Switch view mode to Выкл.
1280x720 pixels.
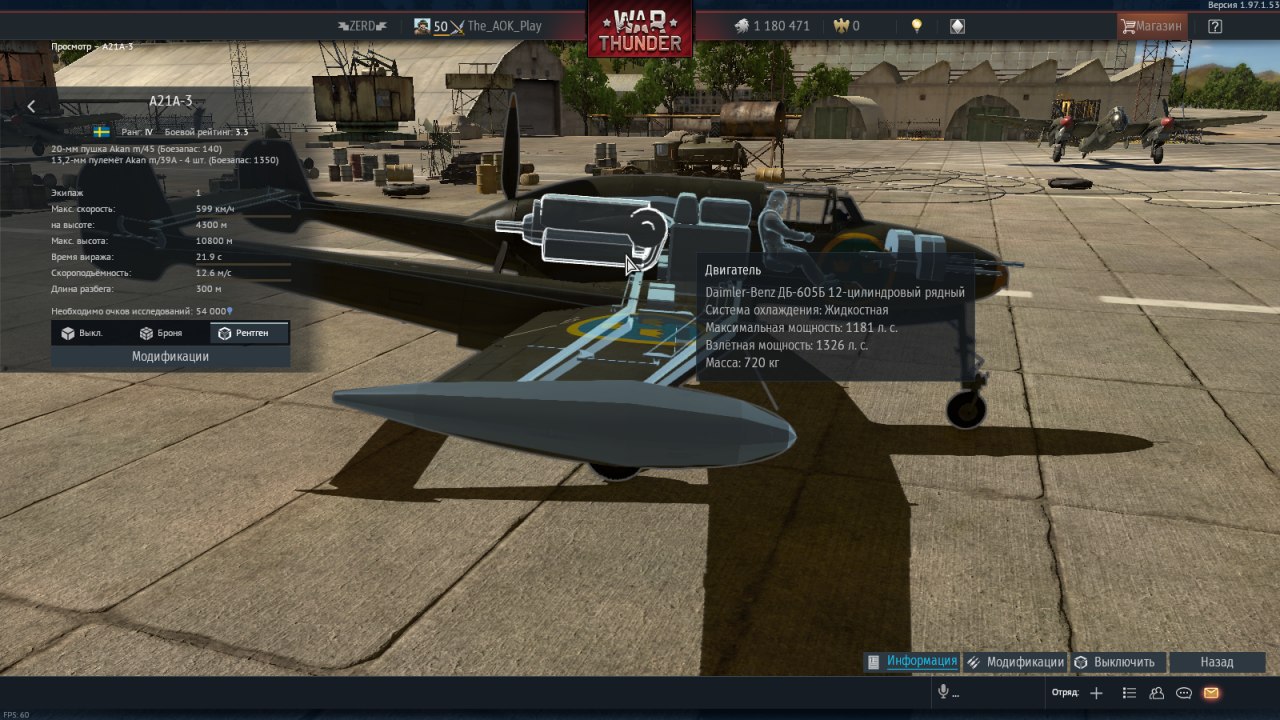click(x=82, y=333)
